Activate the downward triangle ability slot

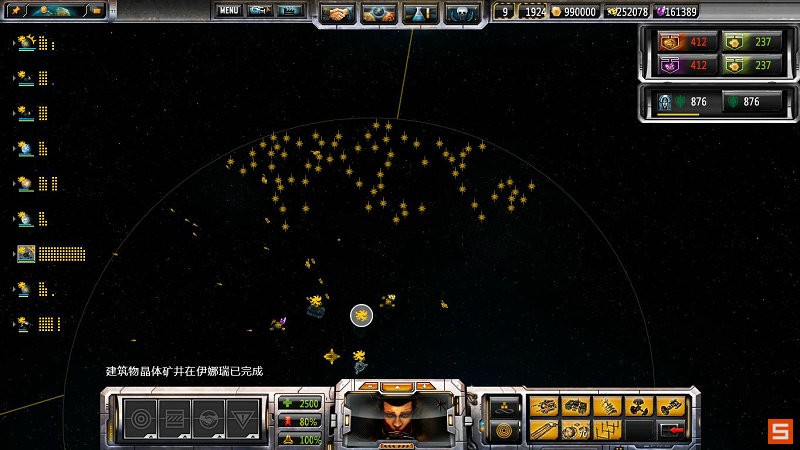[242, 418]
